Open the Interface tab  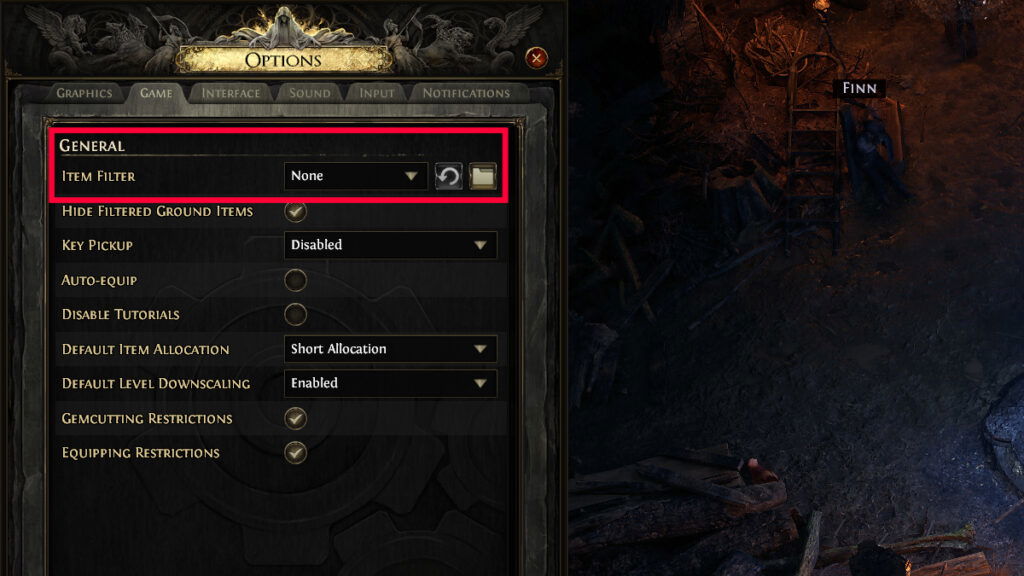pos(231,93)
